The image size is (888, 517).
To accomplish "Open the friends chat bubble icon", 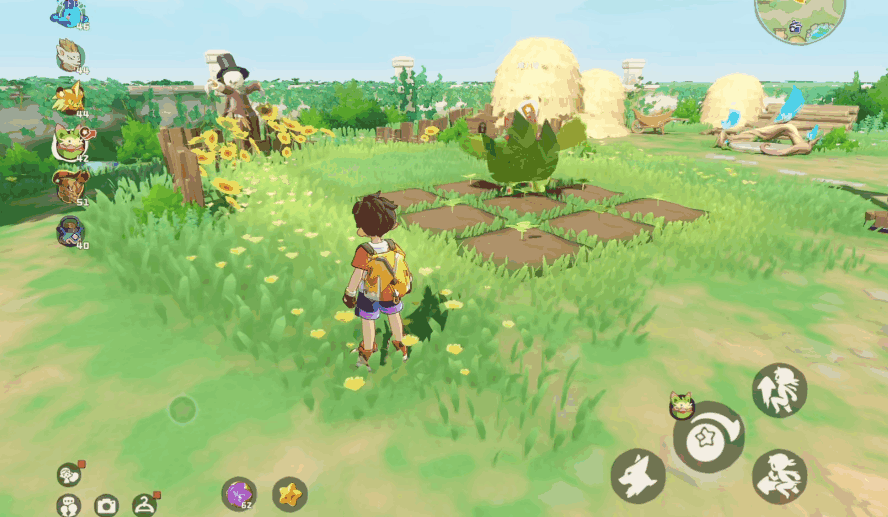I will 68,505.
